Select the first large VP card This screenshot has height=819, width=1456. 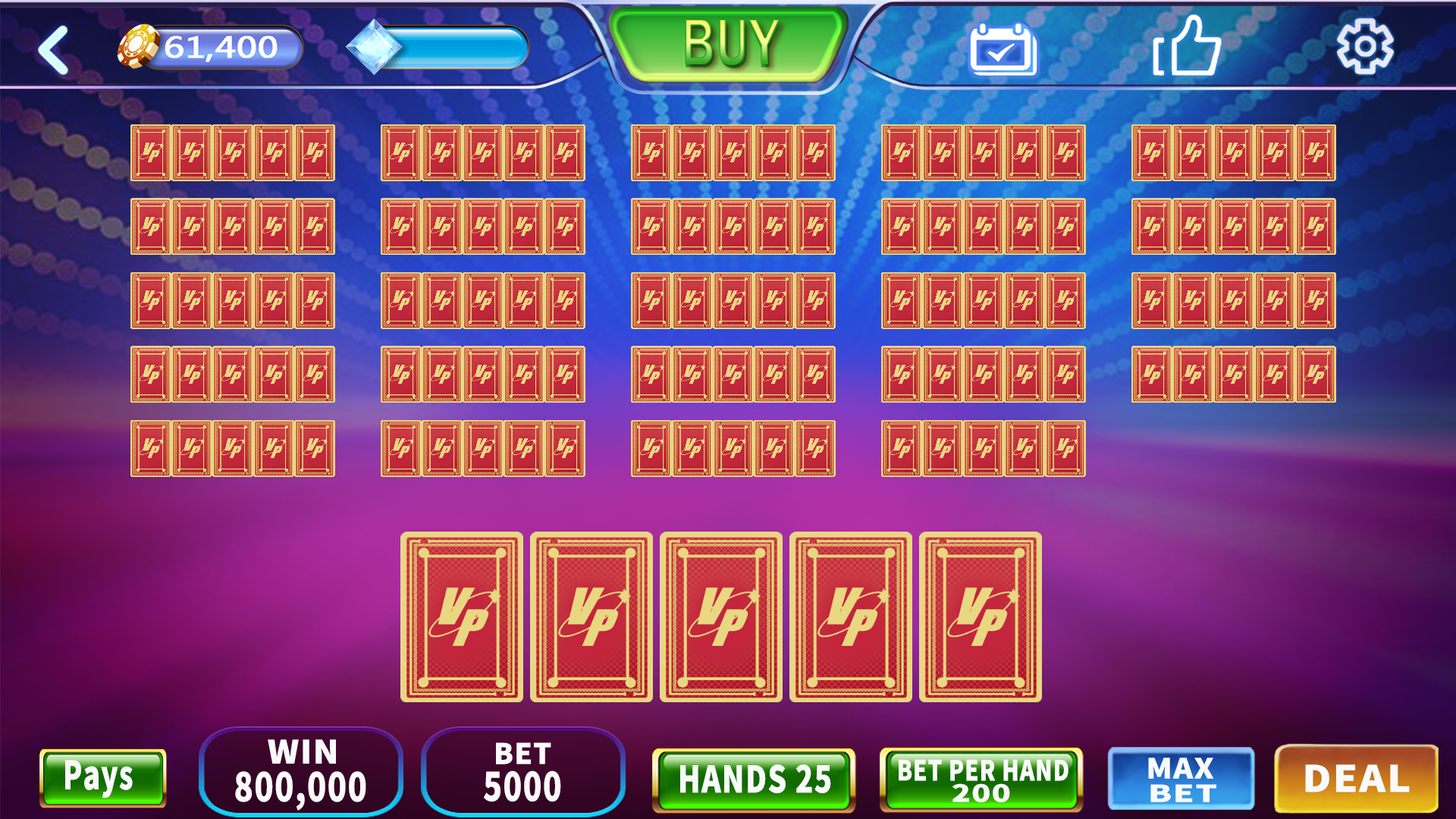click(x=463, y=618)
